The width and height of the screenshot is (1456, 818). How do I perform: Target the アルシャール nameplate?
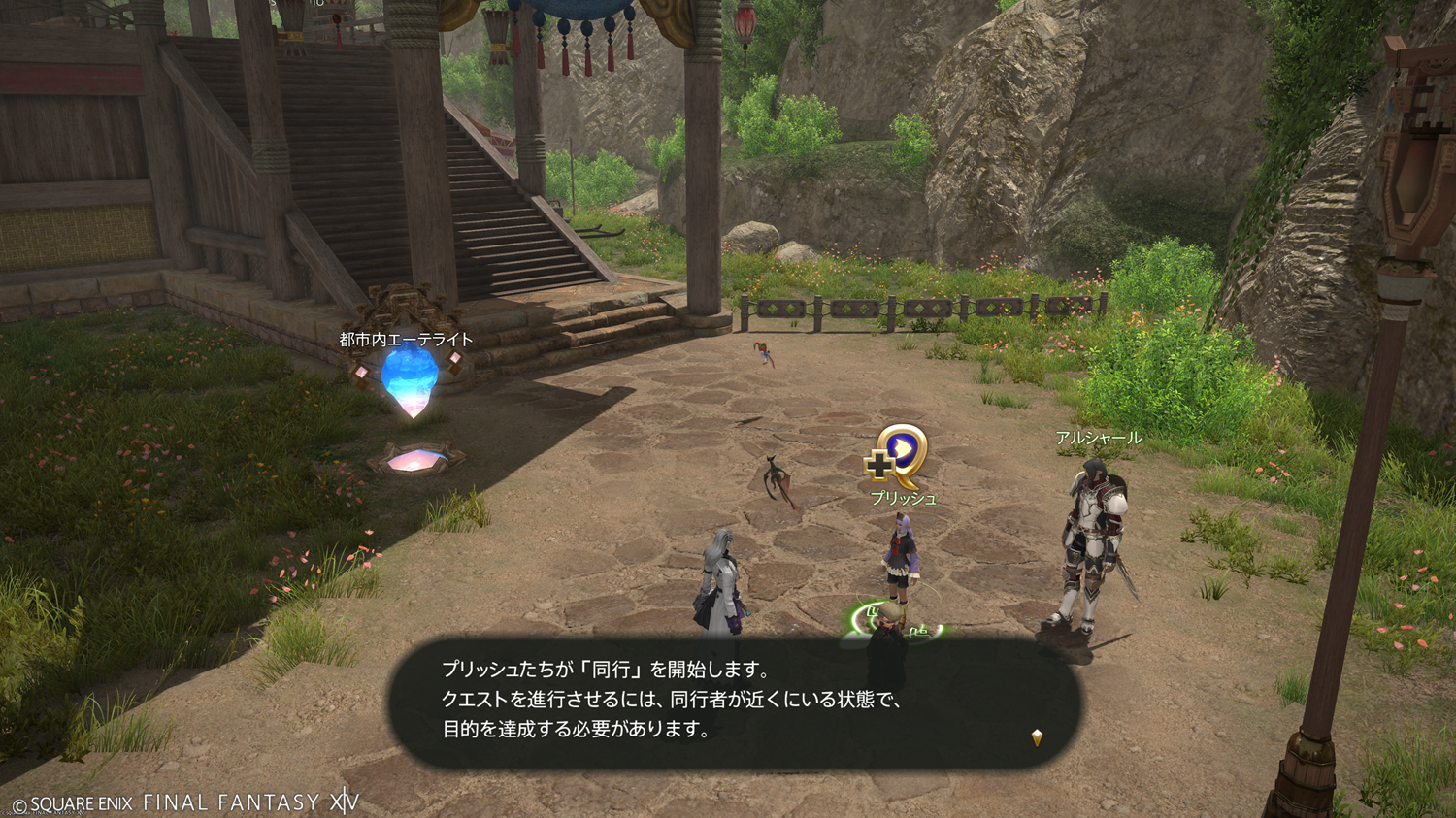coord(1098,439)
